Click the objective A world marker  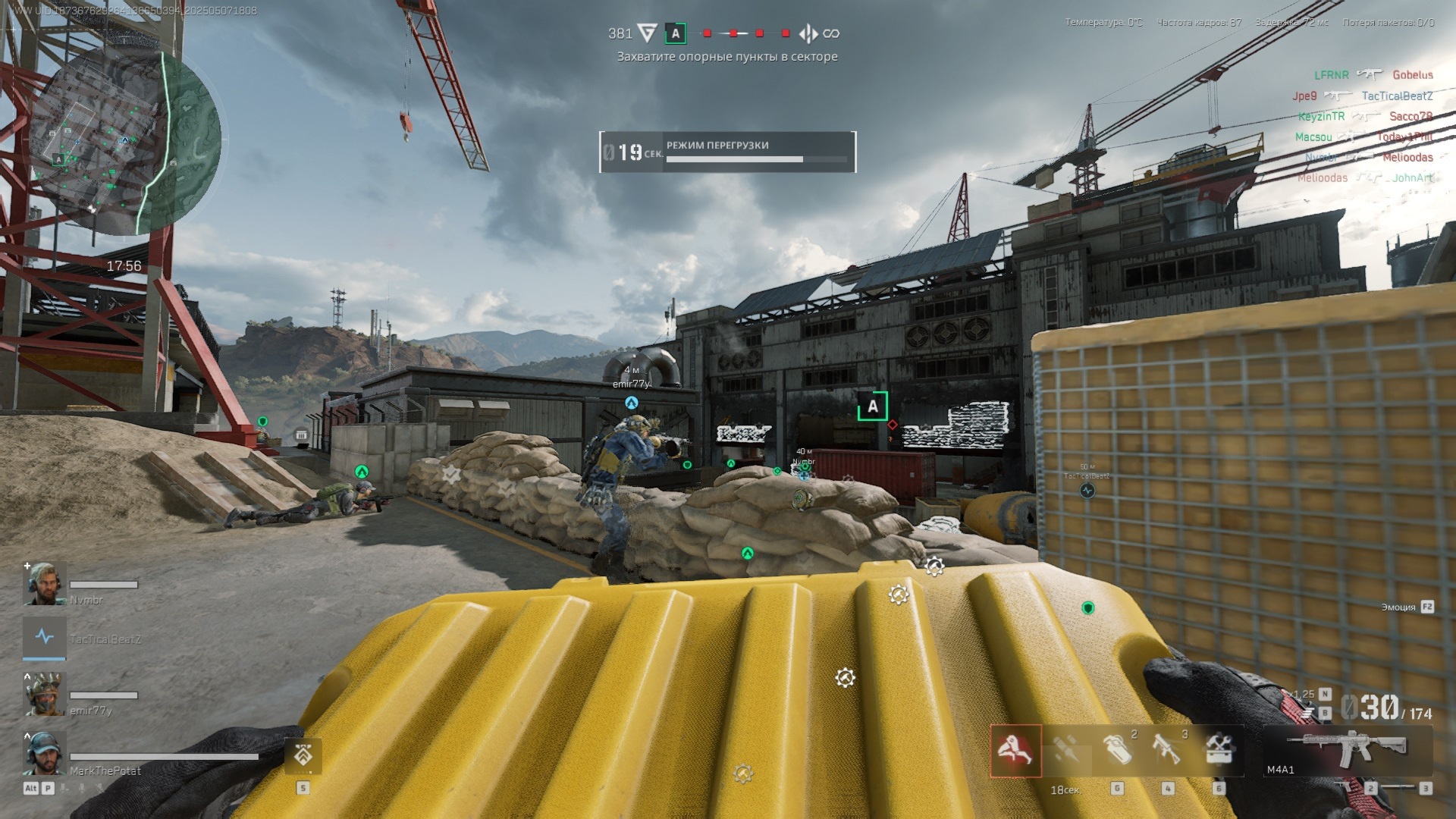pos(872,406)
